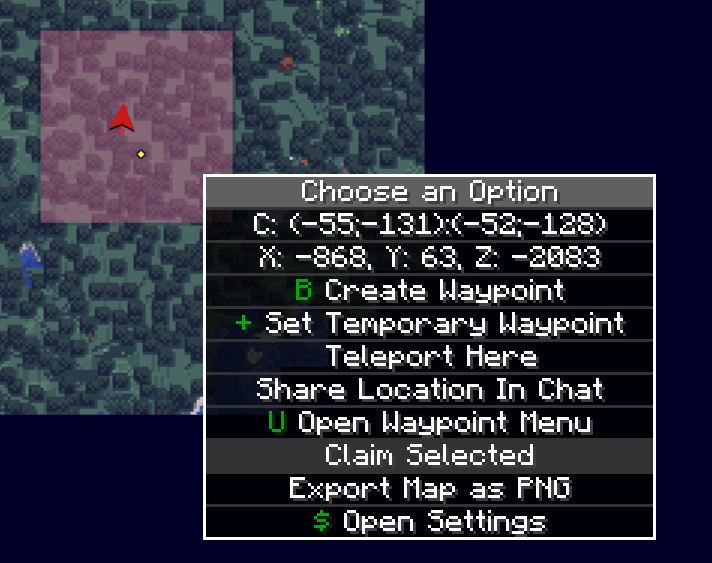The image size is (712, 563).
Task: Choose Claim Selected option
Action: pos(430,455)
